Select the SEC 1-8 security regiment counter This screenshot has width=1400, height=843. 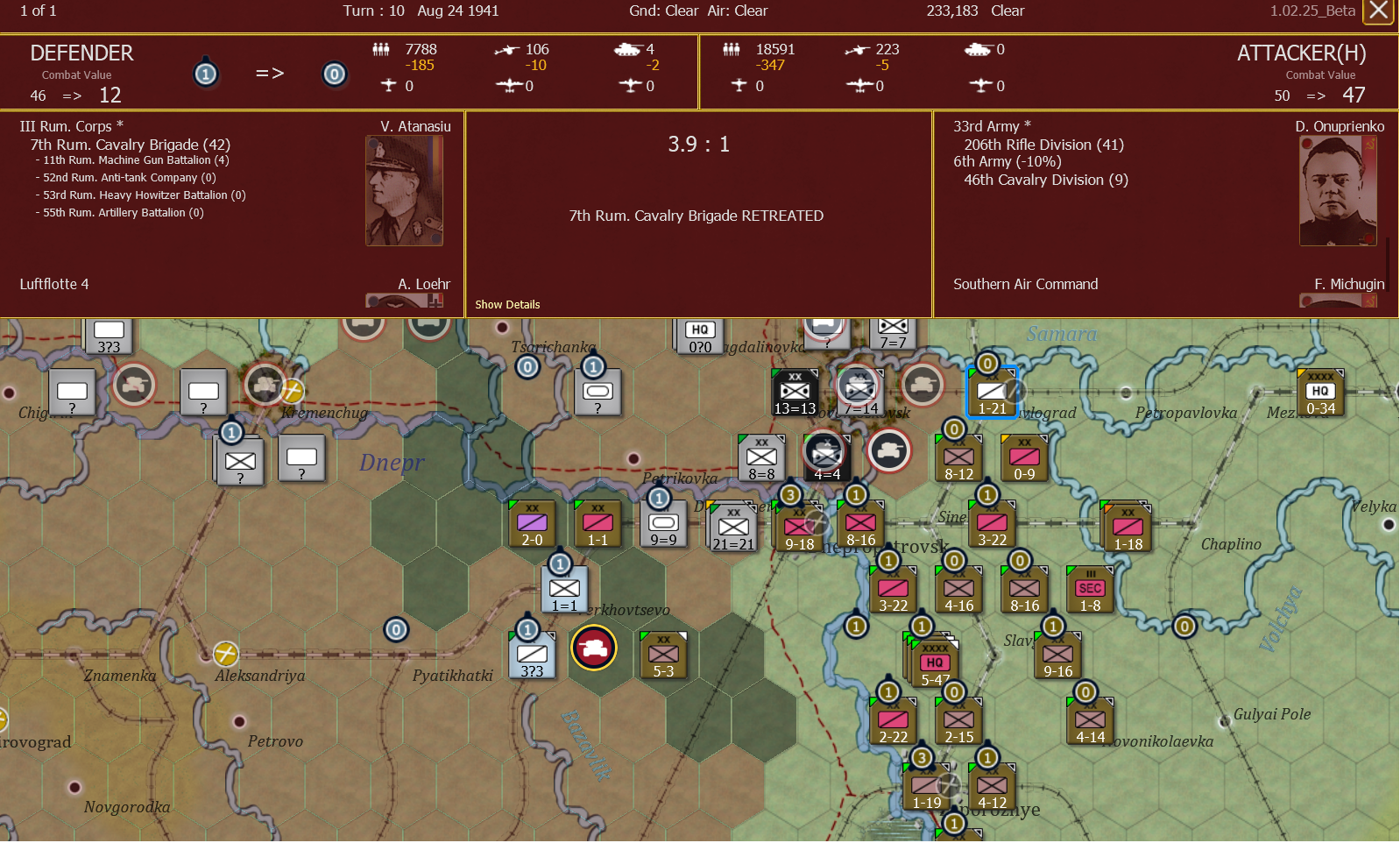tap(1089, 589)
